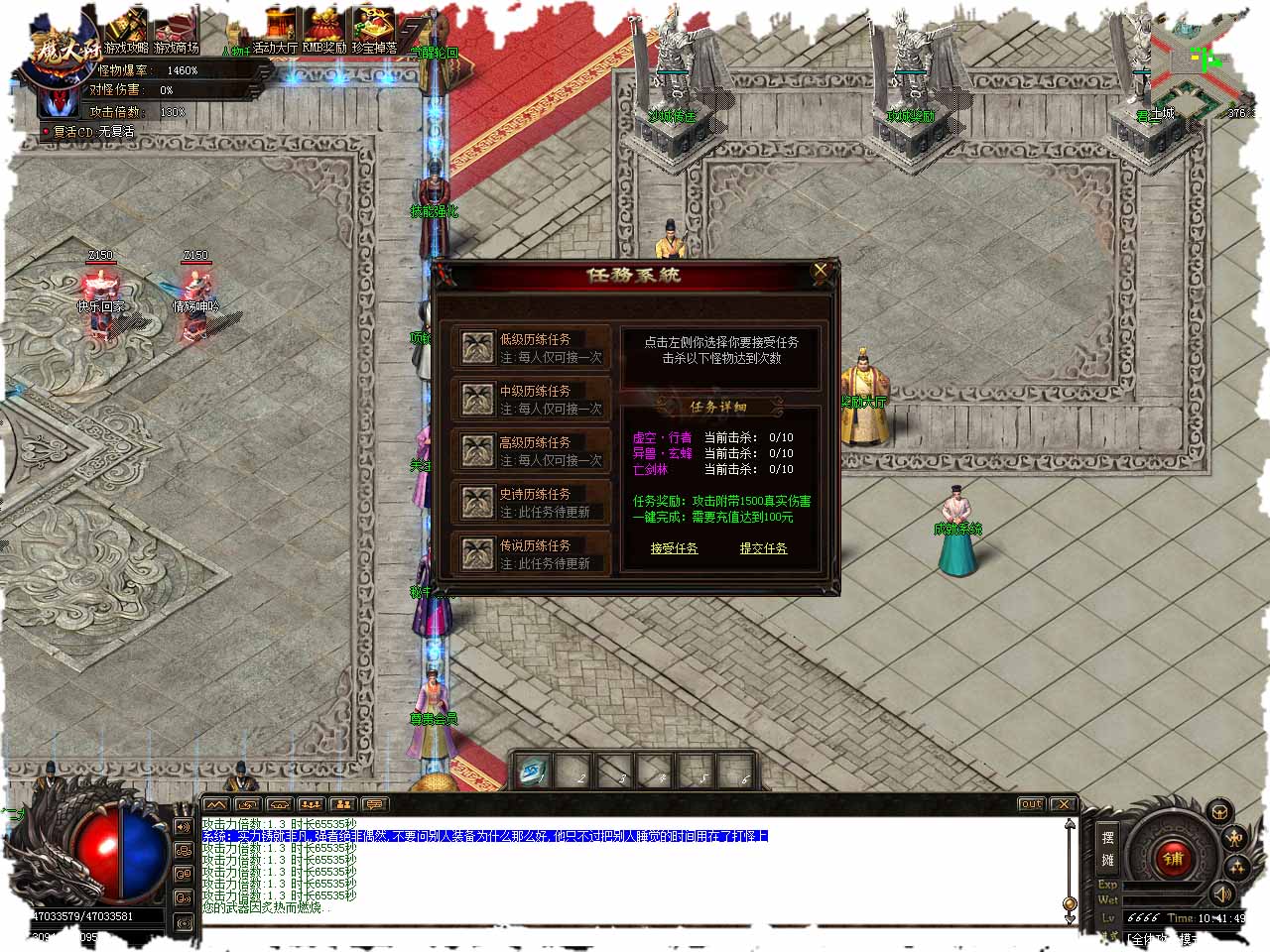The image size is (1270, 952).
Task: Use the first hotbar skill slot
Action: (x=534, y=772)
